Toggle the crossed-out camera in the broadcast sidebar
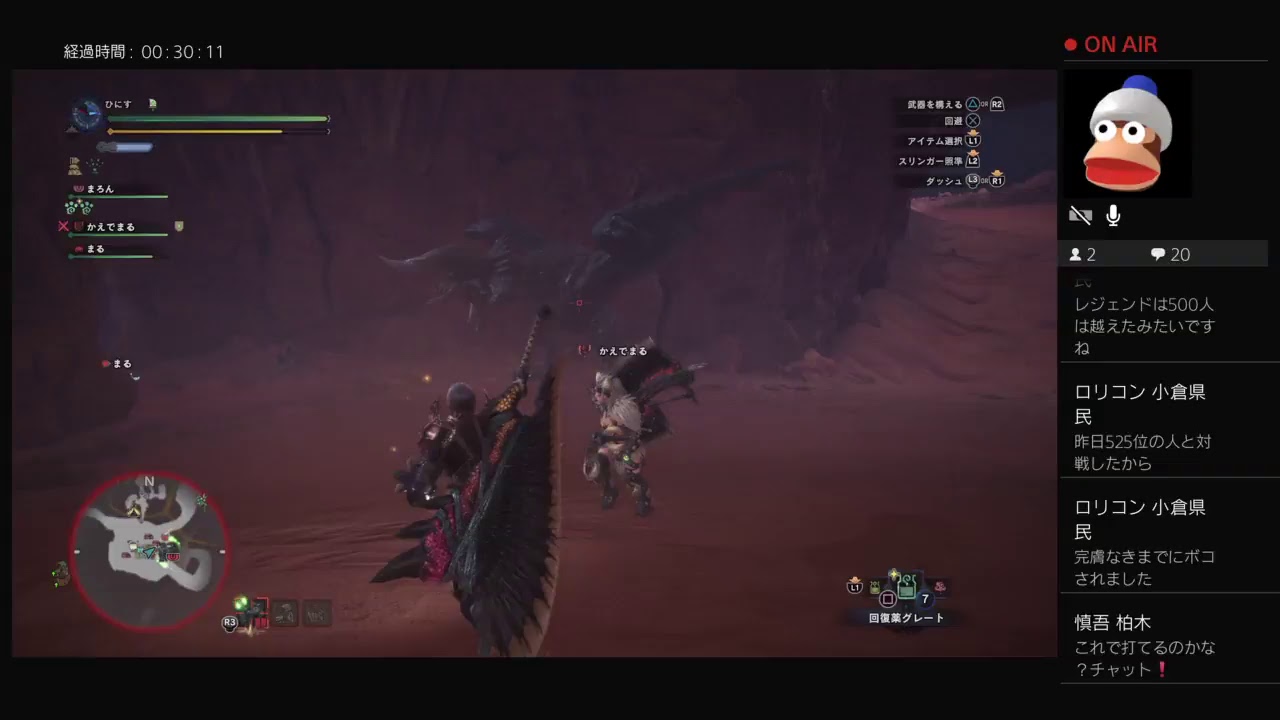Image resolution: width=1280 pixels, height=720 pixels. [x=1081, y=214]
